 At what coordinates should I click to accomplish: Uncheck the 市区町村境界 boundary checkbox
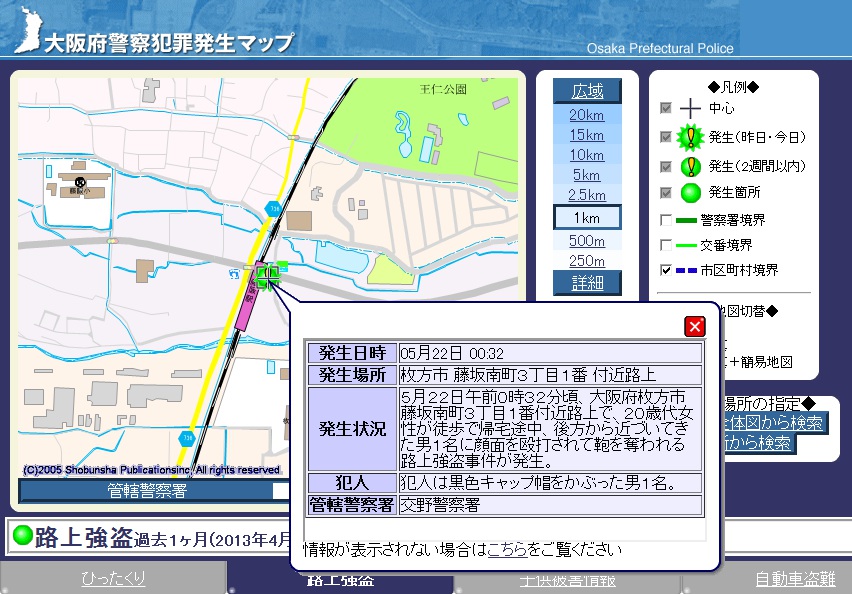[666, 270]
